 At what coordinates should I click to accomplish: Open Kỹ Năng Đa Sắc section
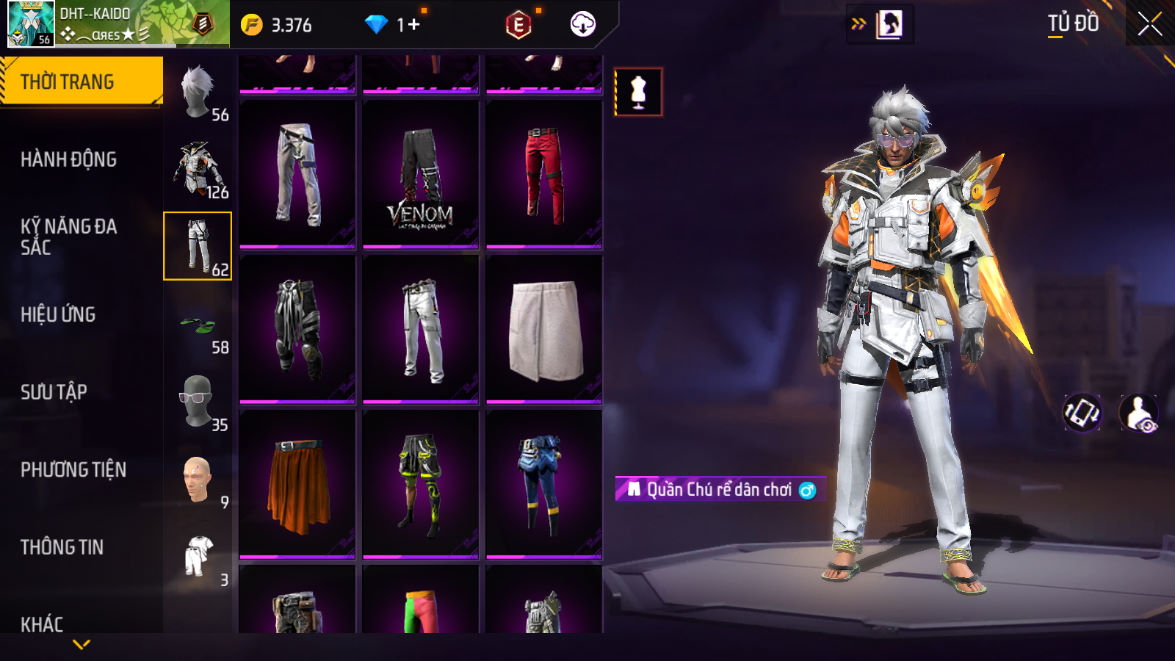click(69, 236)
